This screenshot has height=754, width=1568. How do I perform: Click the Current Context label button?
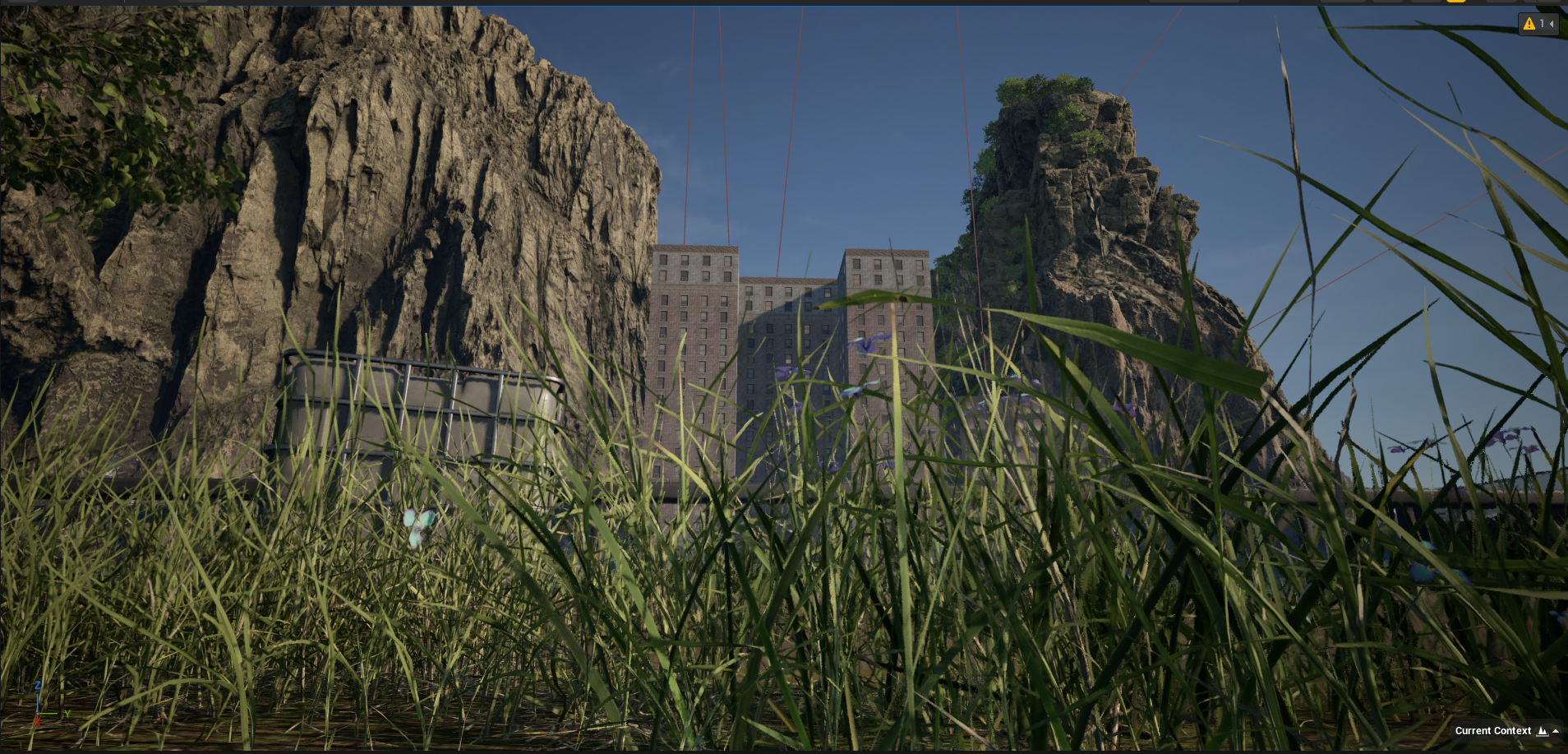pos(1493,730)
